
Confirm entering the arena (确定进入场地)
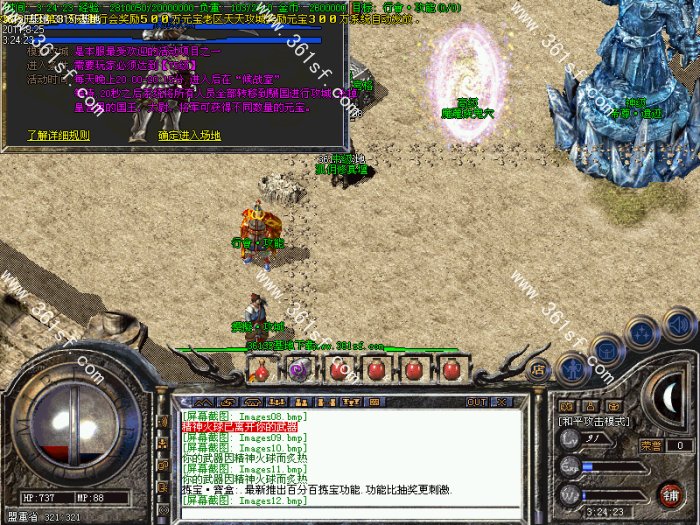click(x=192, y=134)
